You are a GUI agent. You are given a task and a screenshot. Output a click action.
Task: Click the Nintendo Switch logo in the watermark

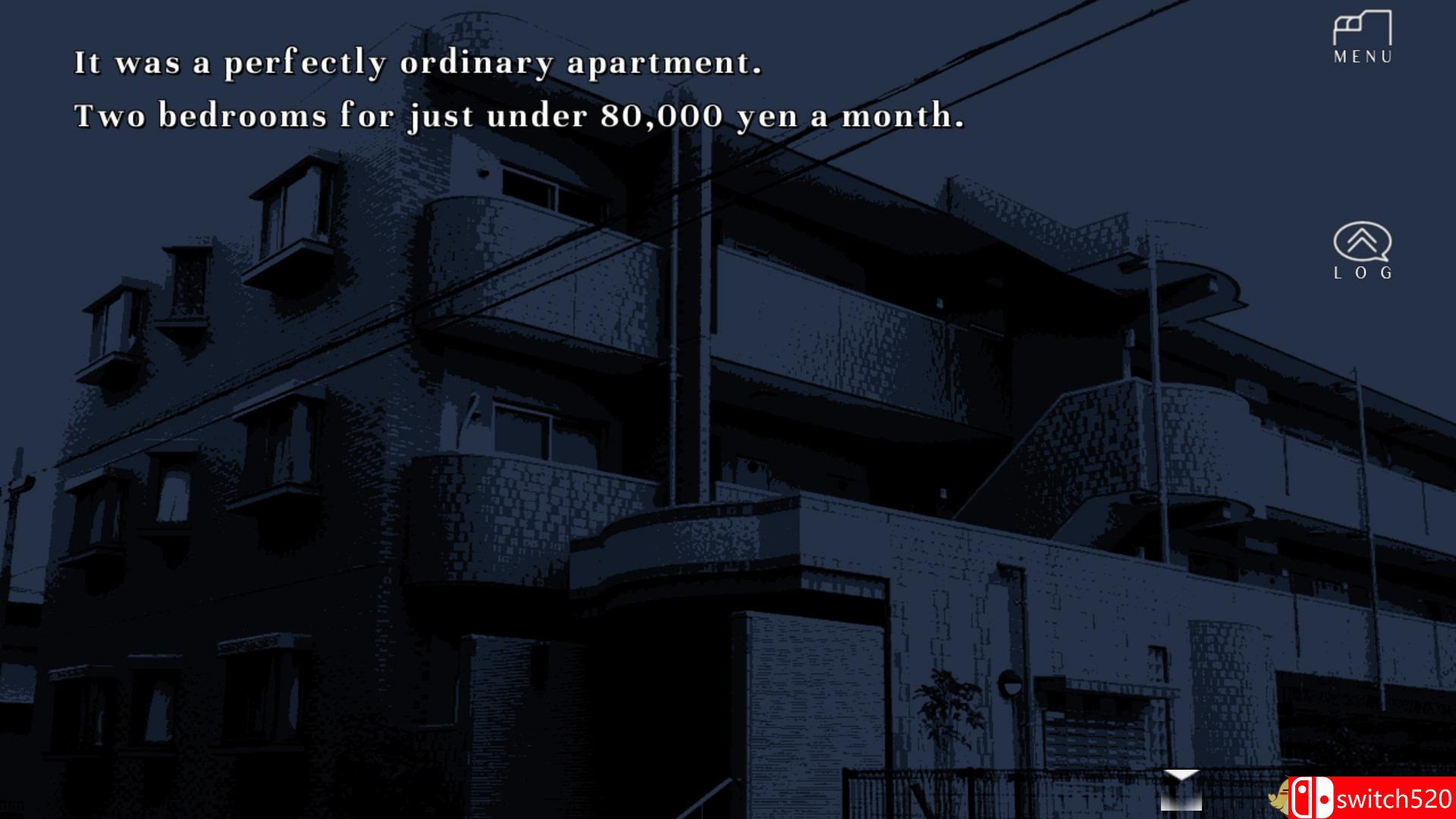click(1312, 796)
